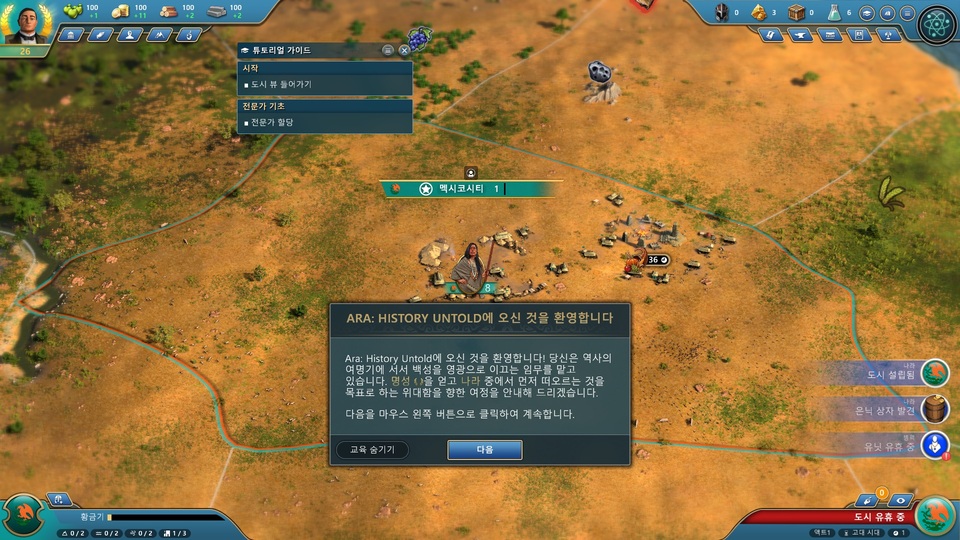This screenshot has height=540, width=960.
Task: Click the 다음 button to continue
Action: 484,450
